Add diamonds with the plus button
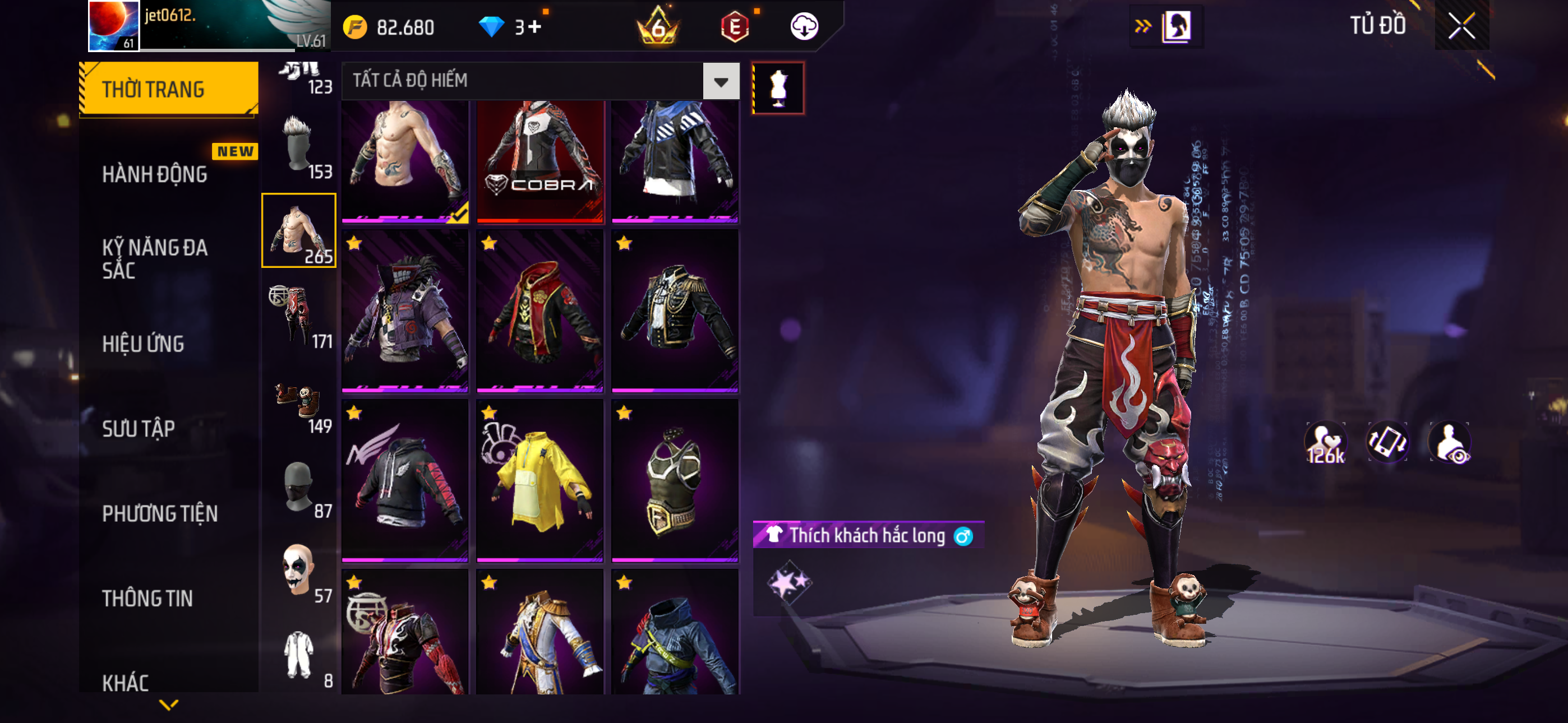 tap(534, 27)
